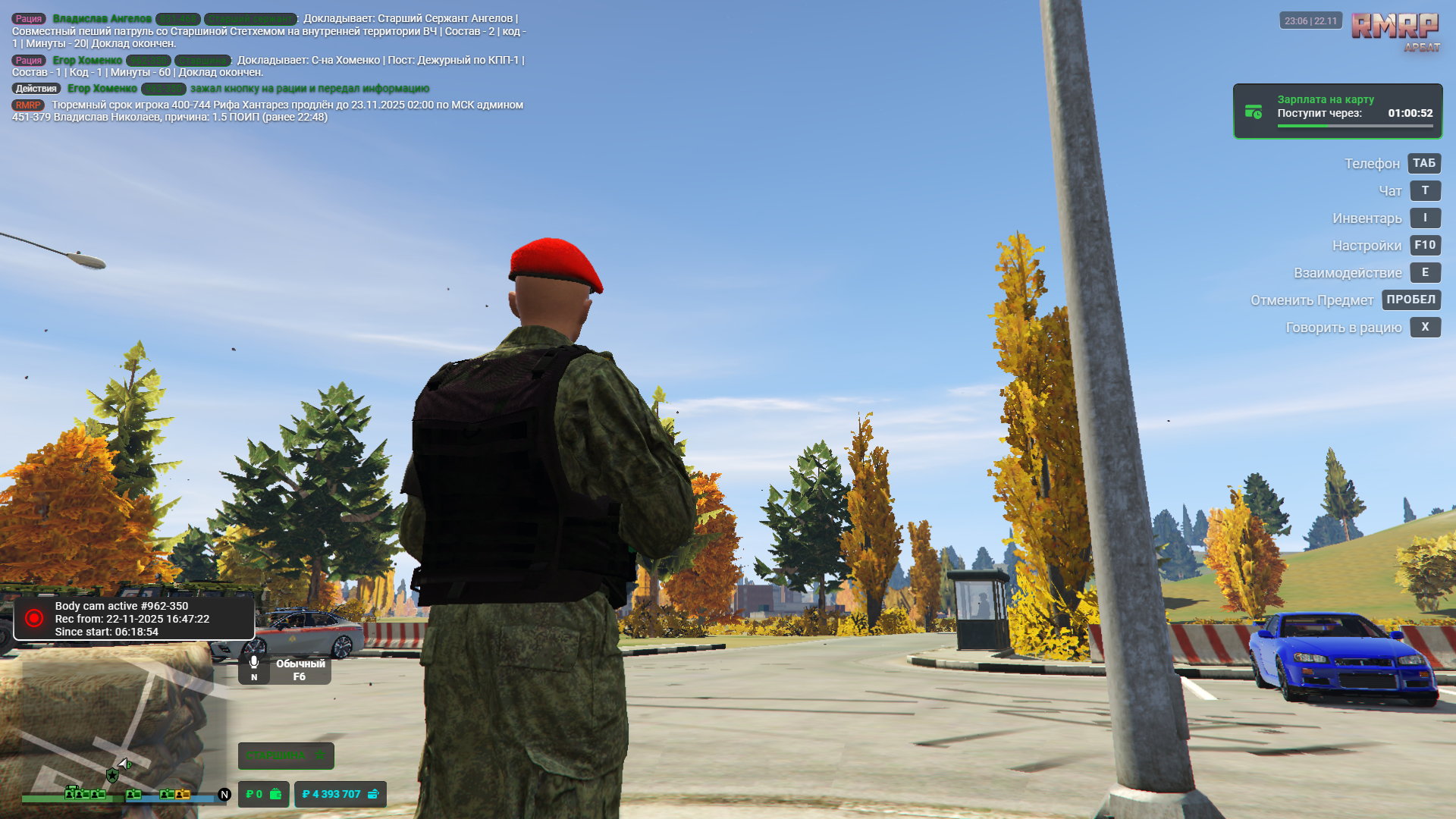The image size is (1456, 819).
Task: Select the microphone icon above F6
Action: pyautogui.click(x=254, y=661)
